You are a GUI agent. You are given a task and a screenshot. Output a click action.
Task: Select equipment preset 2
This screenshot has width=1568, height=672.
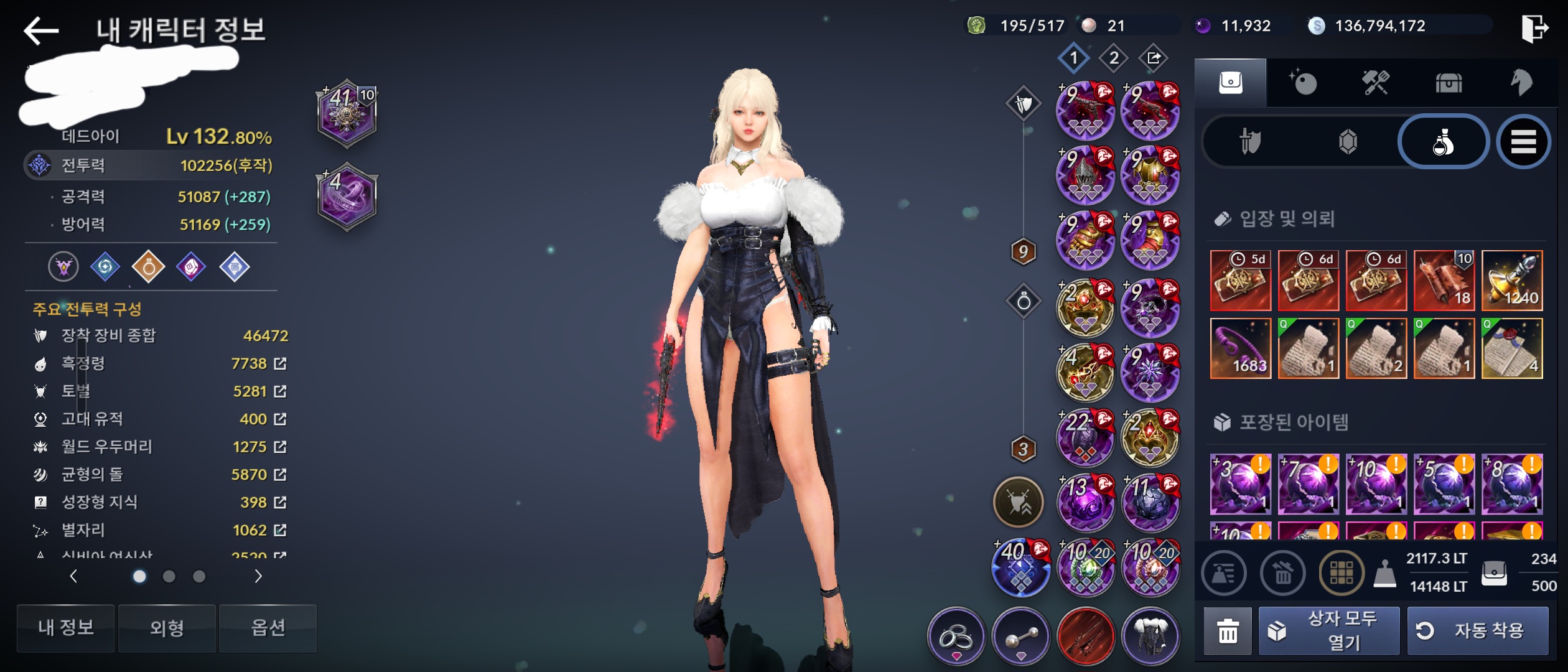(1114, 58)
